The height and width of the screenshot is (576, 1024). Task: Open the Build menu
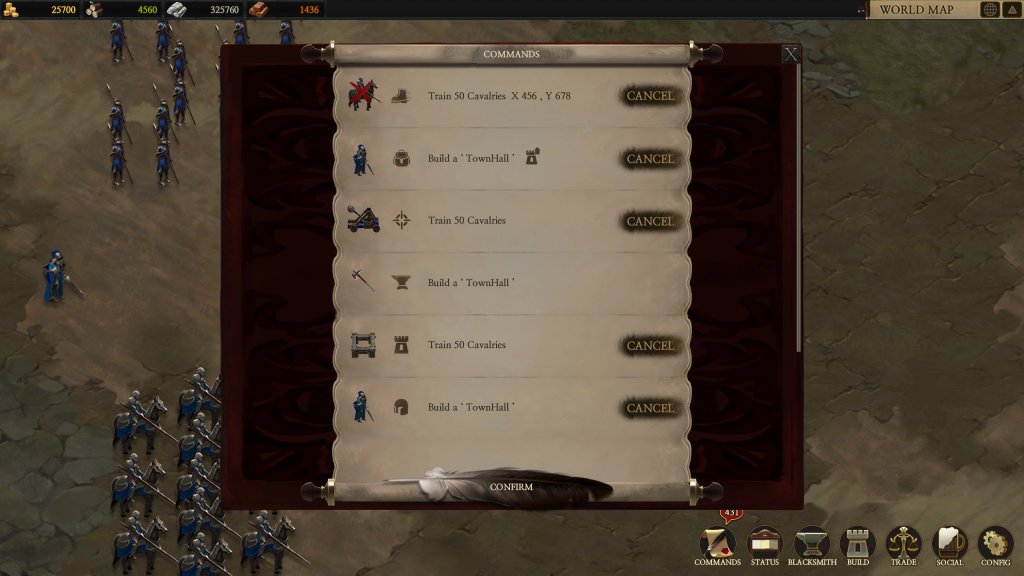pos(858,545)
